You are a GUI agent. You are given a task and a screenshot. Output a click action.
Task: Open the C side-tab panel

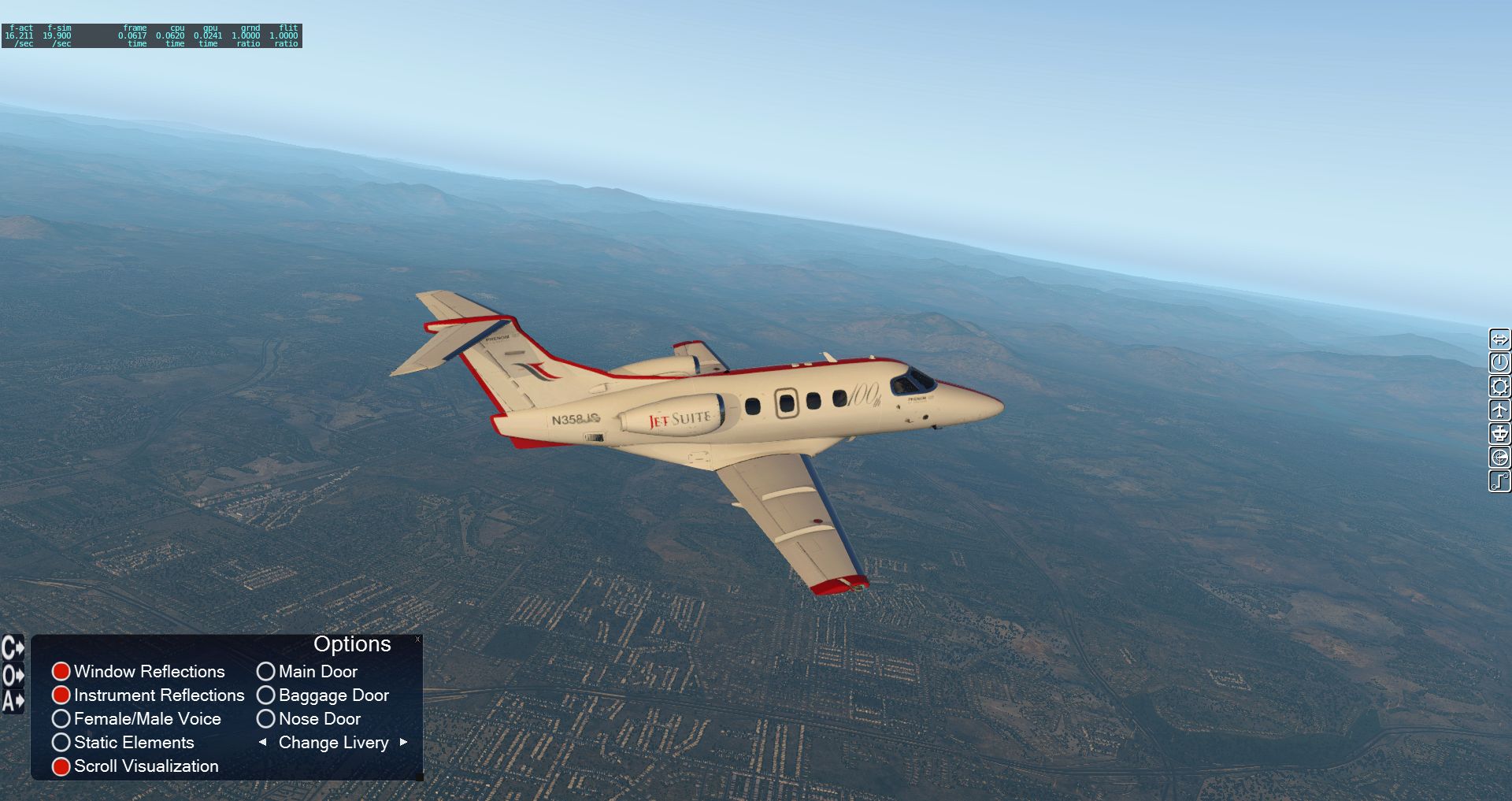[x=13, y=647]
